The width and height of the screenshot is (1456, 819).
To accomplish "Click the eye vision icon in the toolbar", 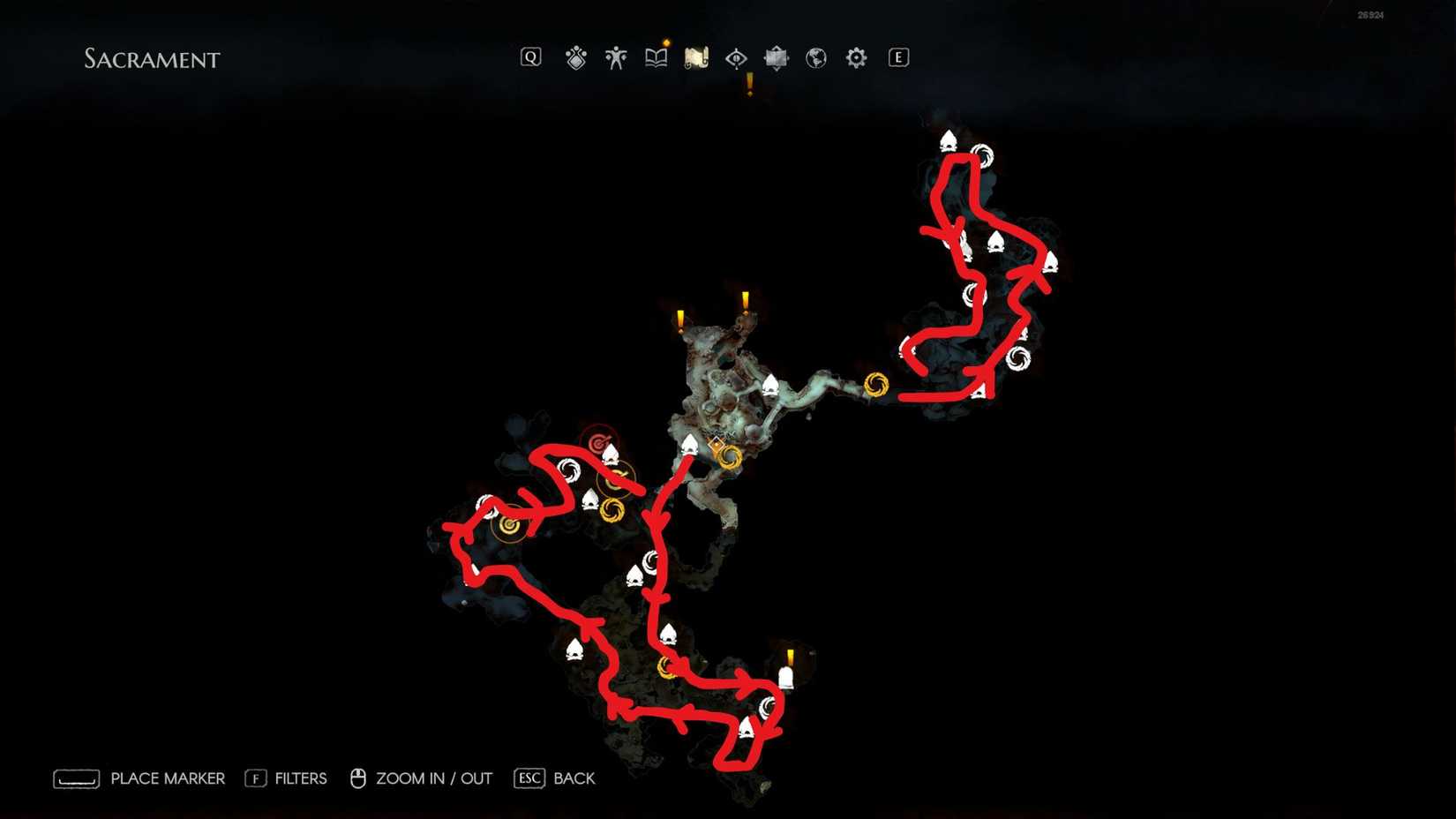I will [x=737, y=57].
